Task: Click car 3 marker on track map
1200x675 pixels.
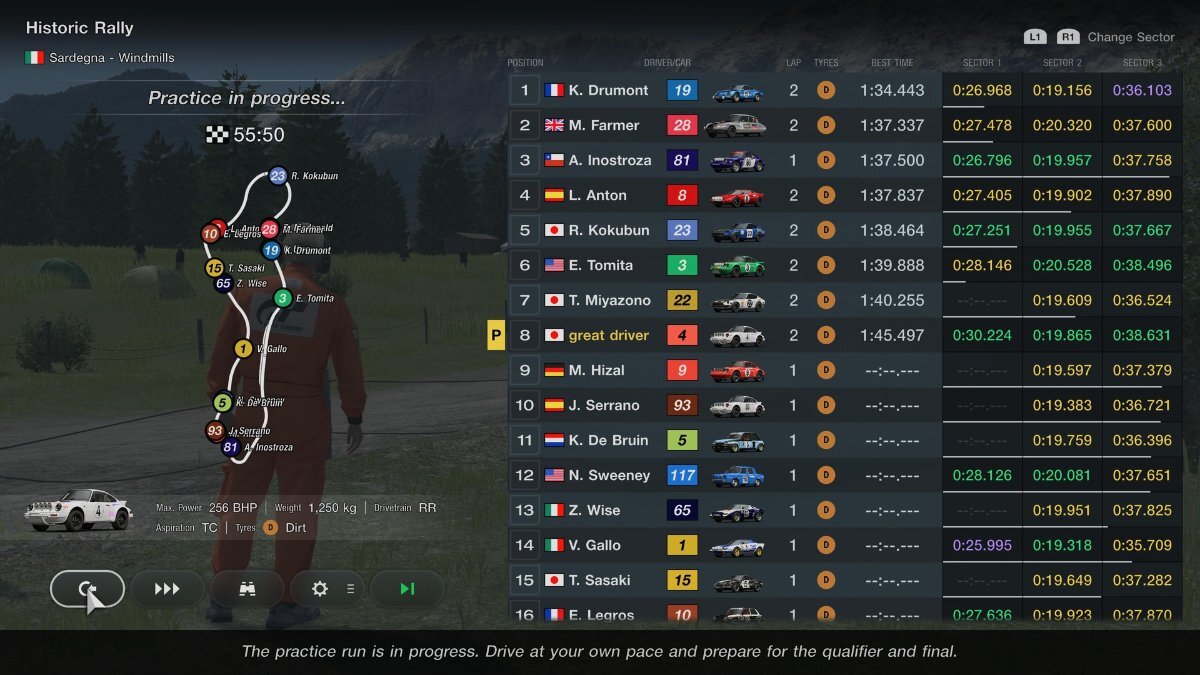Action: [283, 298]
